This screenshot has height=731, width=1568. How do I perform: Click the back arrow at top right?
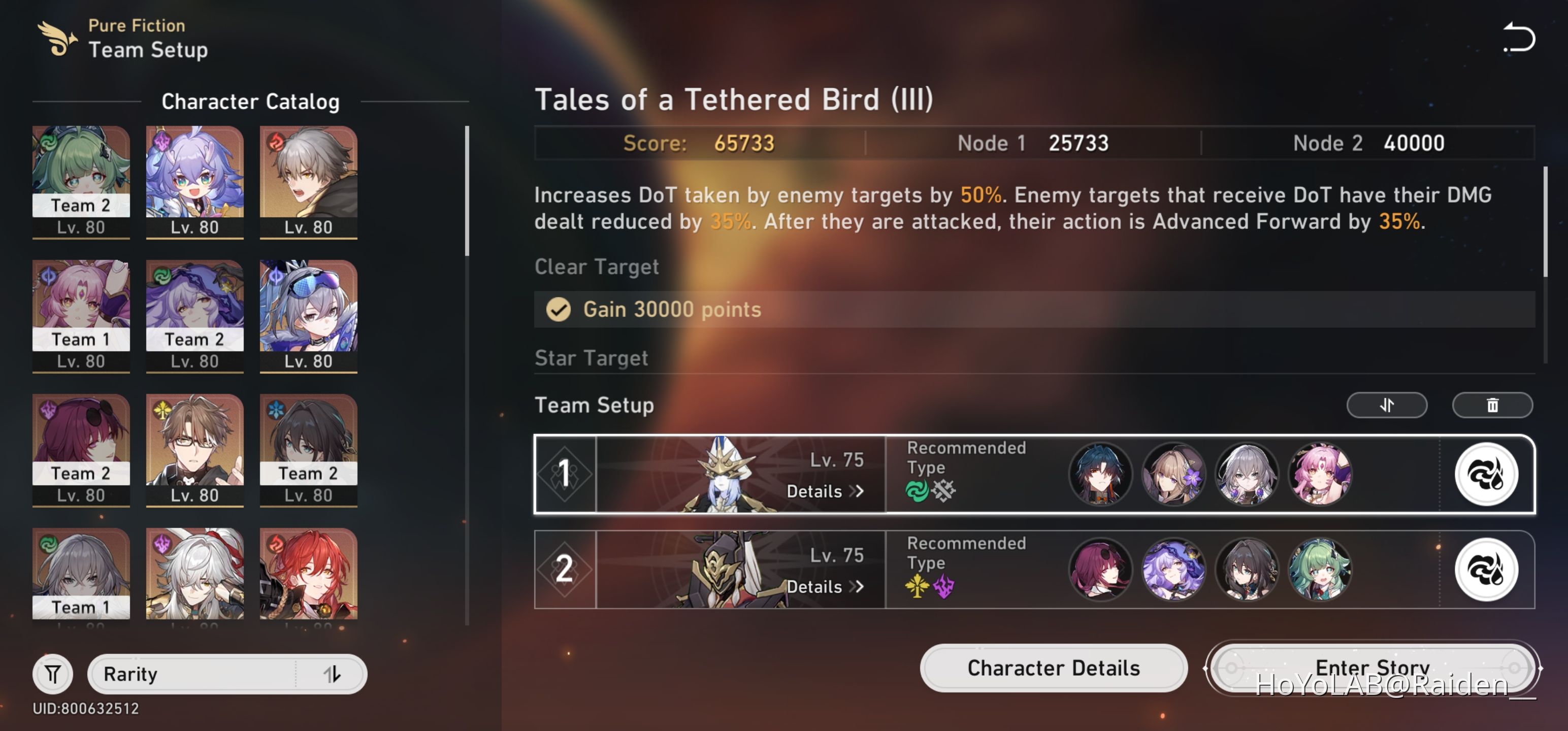[1519, 38]
